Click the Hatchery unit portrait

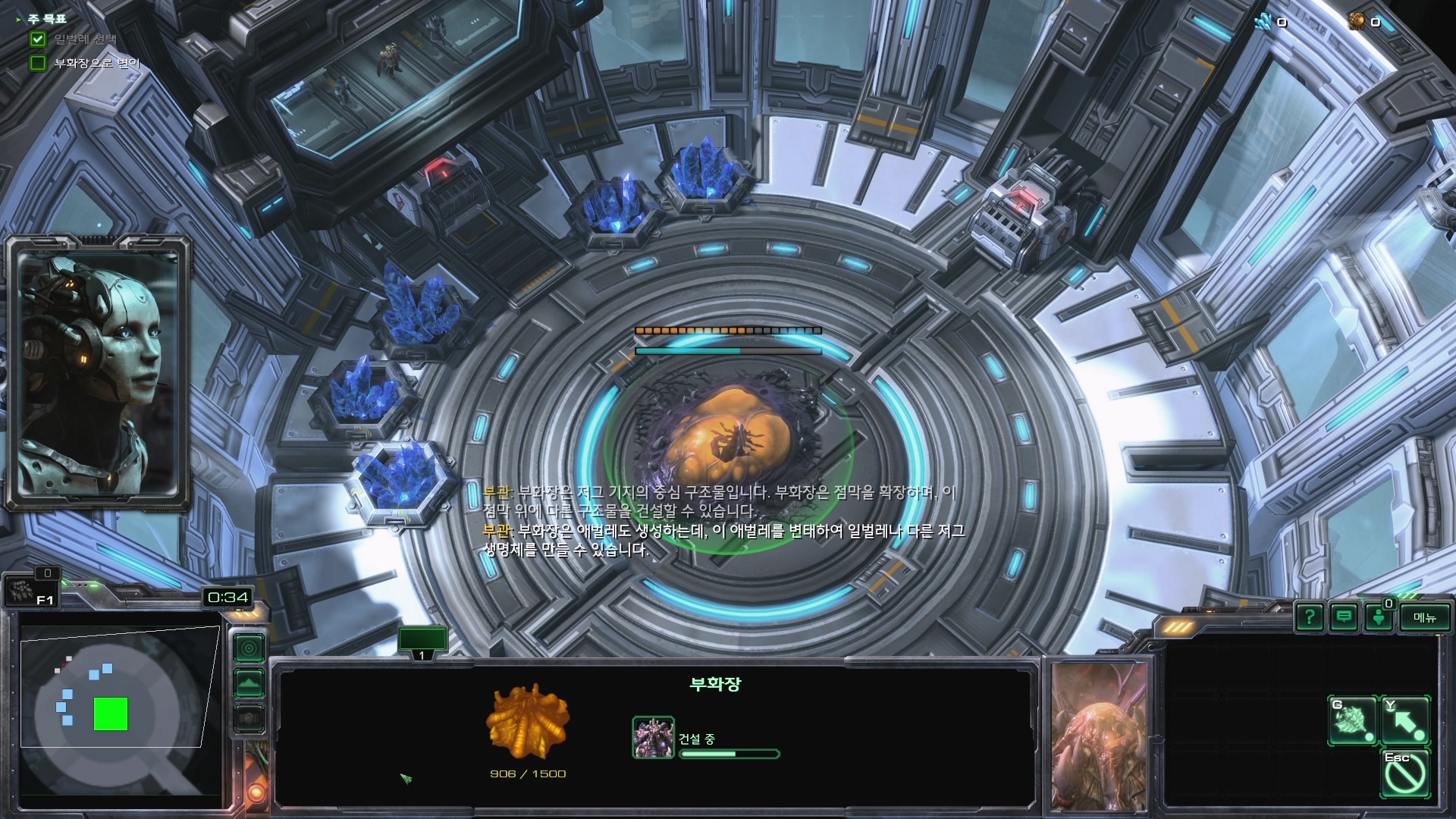tap(1100, 736)
